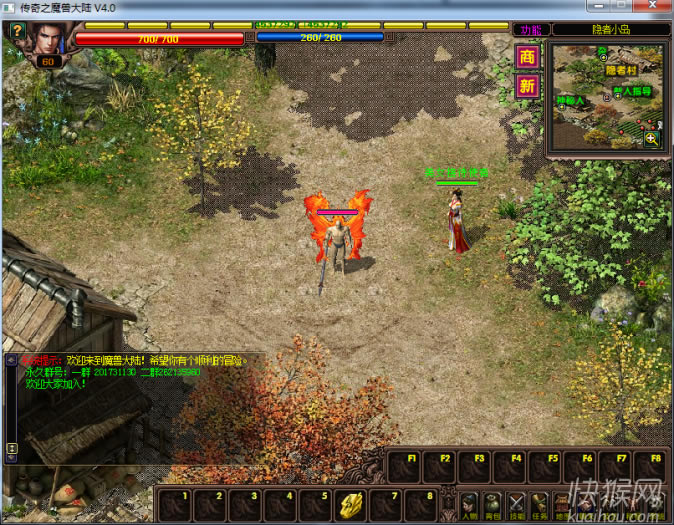Open the 功能 function menu
674x525 pixels.
[527, 30]
